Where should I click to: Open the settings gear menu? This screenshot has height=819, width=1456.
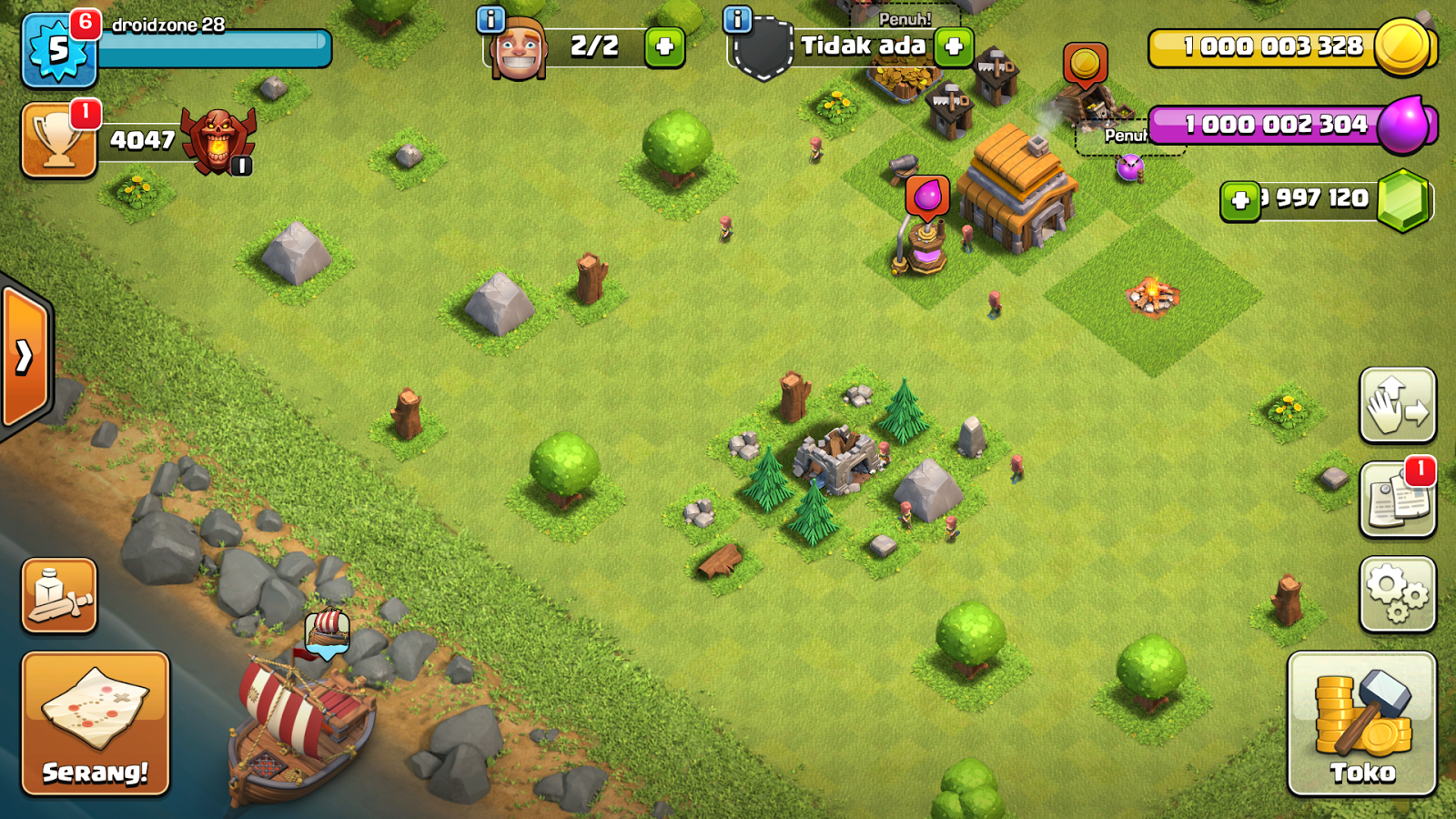pos(1399,591)
